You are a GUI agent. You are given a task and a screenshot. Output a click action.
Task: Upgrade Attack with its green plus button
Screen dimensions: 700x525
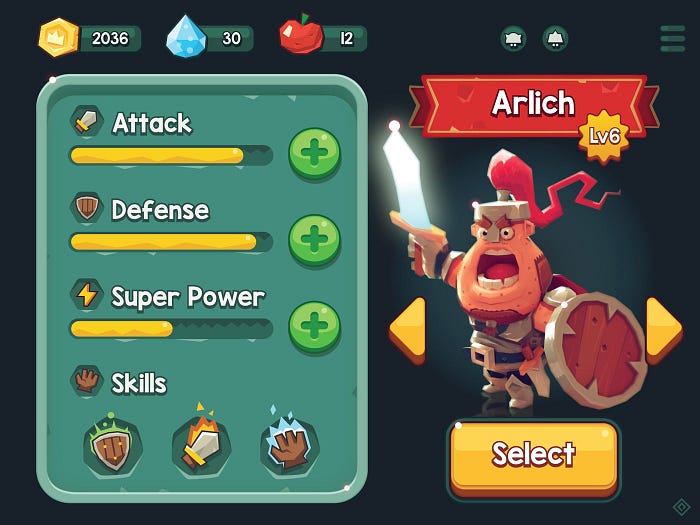tap(314, 154)
